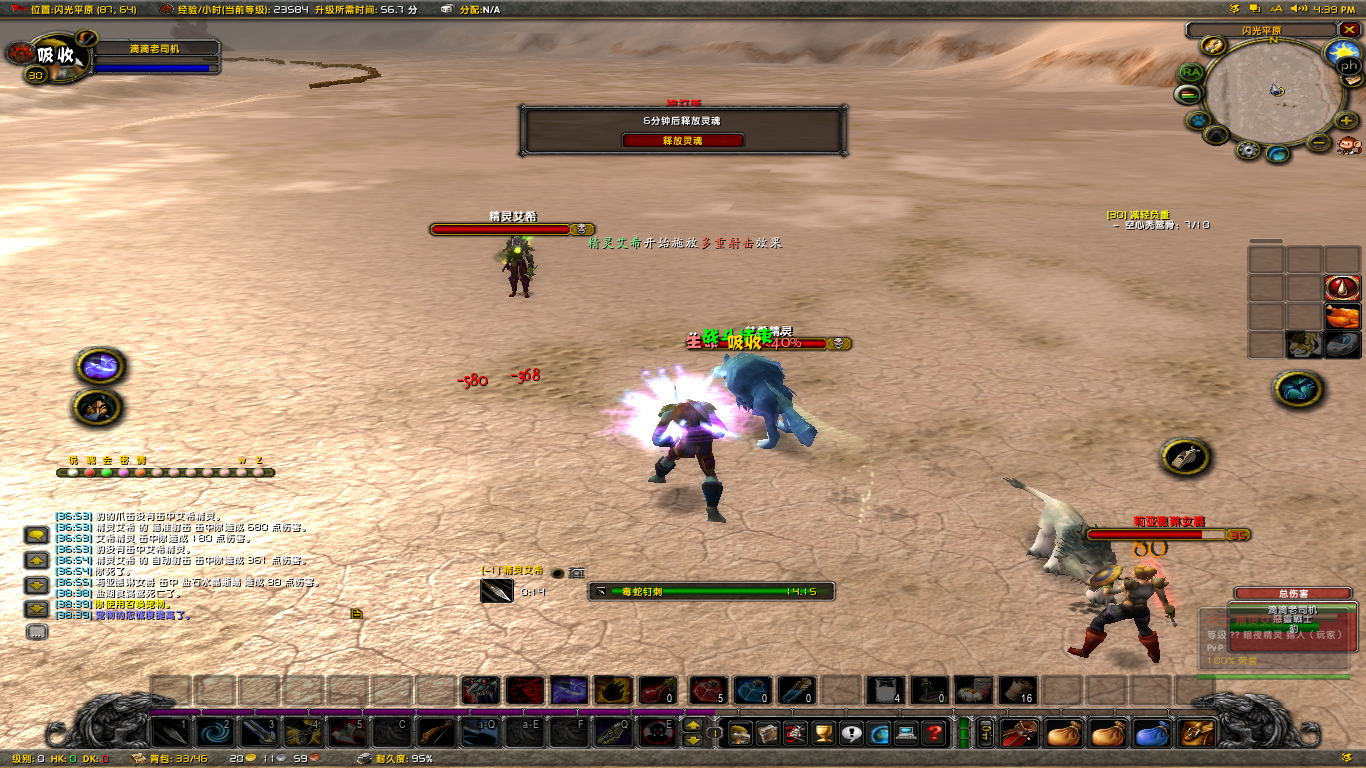1366x768 pixels.
Task: Open the chat speech bubble button
Action: (x=37, y=536)
